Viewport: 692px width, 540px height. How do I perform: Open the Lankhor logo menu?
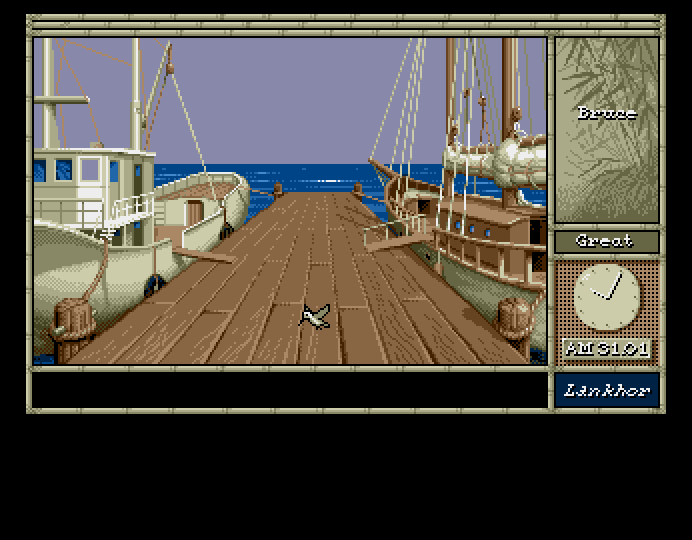click(x=606, y=390)
